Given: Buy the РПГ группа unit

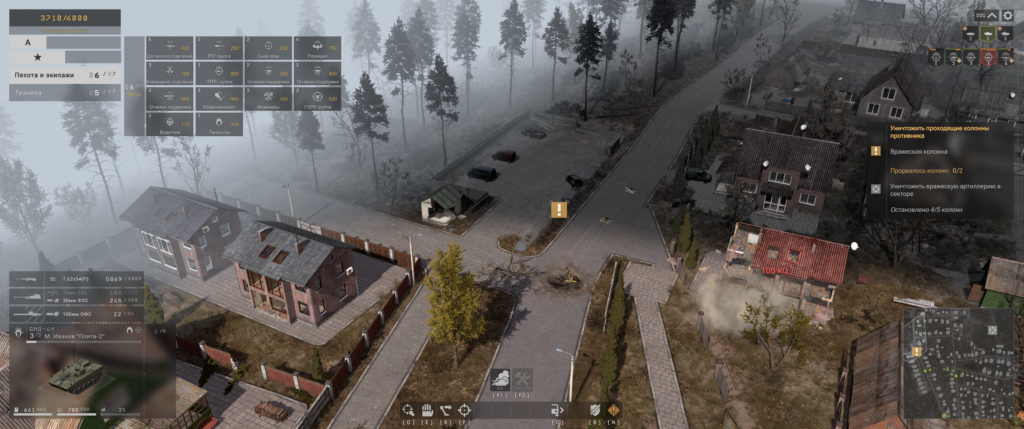Looking at the screenshot, I should pos(217,48).
